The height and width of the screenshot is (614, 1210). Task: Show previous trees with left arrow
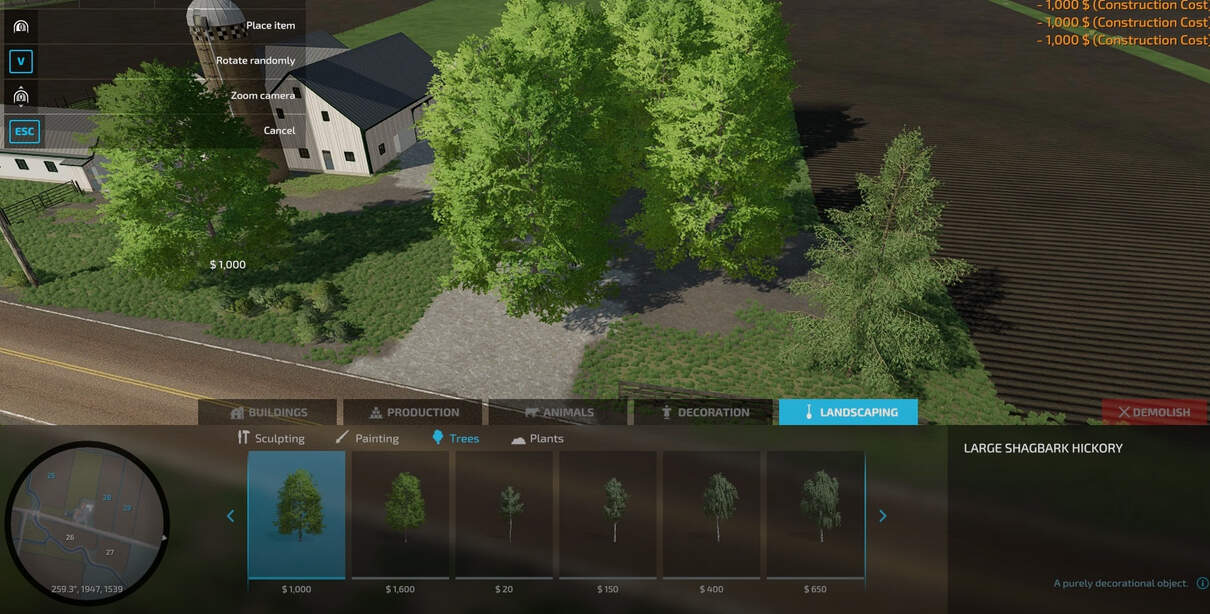[x=231, y=516]
